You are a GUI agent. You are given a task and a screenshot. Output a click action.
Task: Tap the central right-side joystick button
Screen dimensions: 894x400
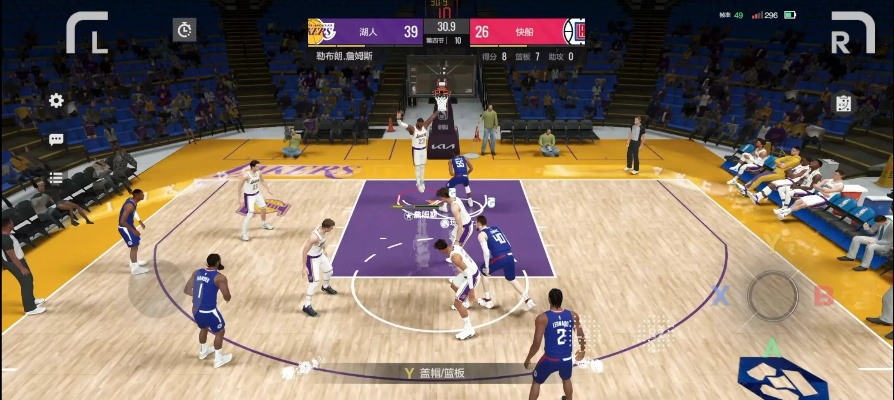click(773, 295)
